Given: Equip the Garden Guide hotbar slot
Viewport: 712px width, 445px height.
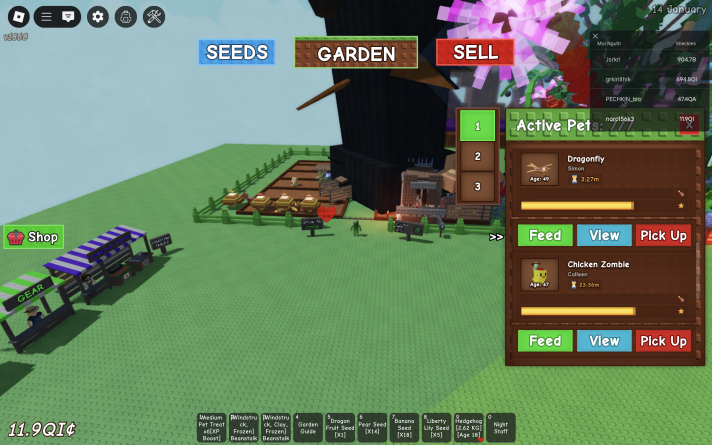Looking at the screenshot, I should click(x=309, y=427).
